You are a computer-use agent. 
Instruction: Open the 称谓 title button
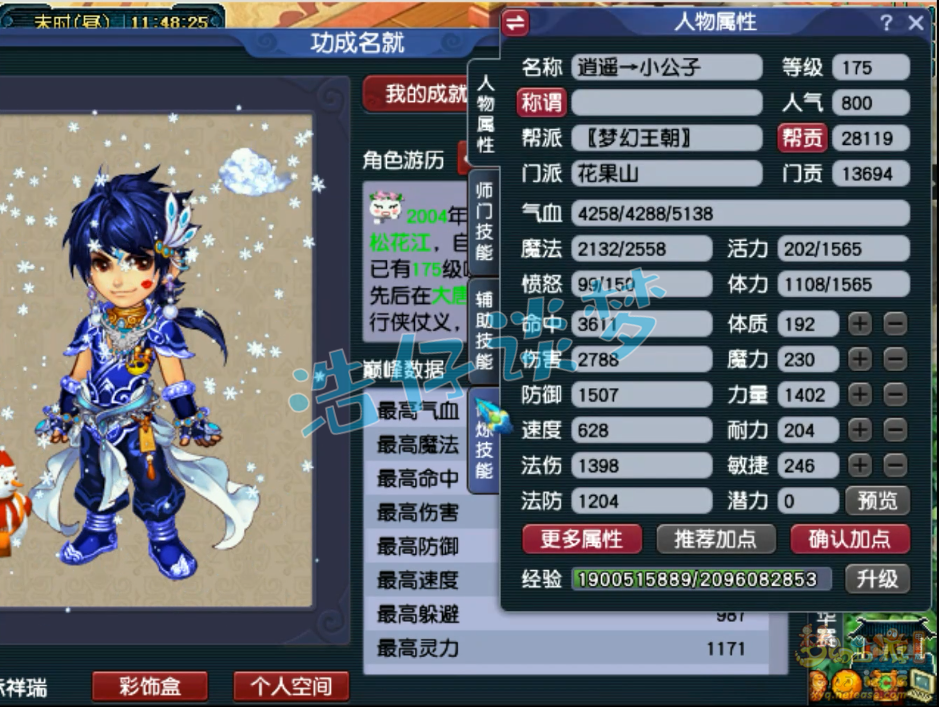point(542,102)
